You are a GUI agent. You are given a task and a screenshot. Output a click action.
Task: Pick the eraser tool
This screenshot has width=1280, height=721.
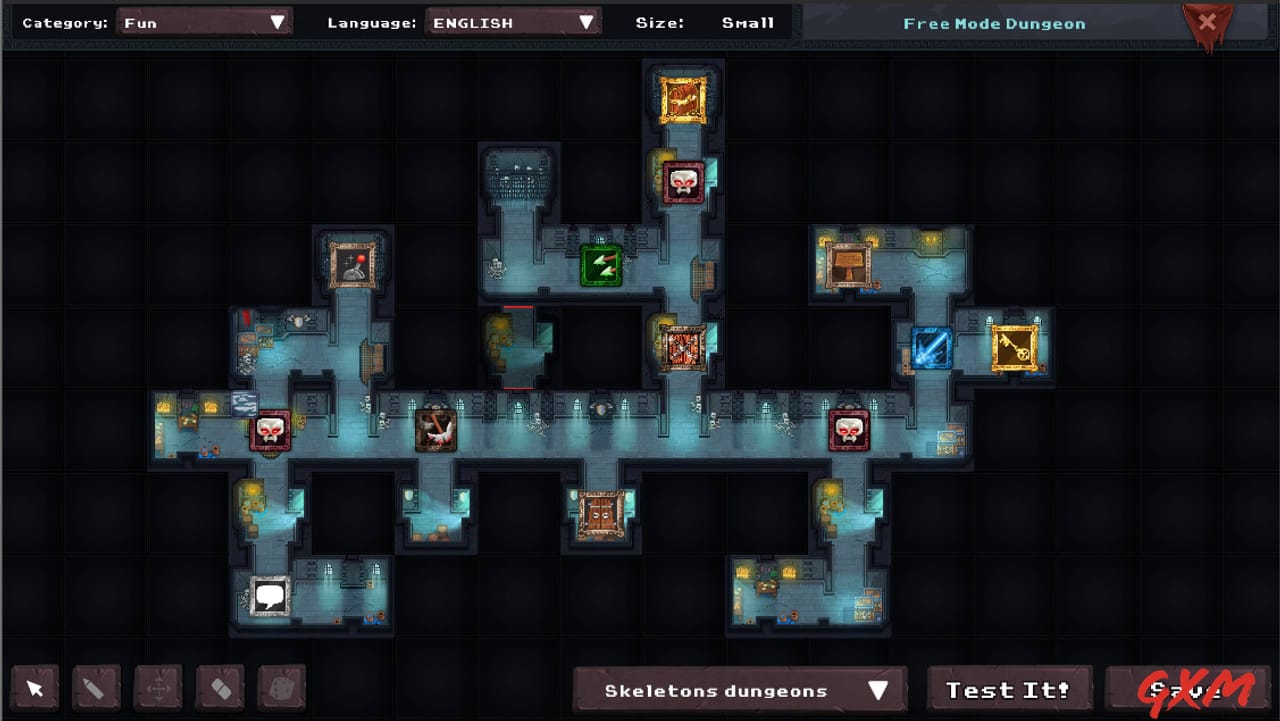(219, 688)
